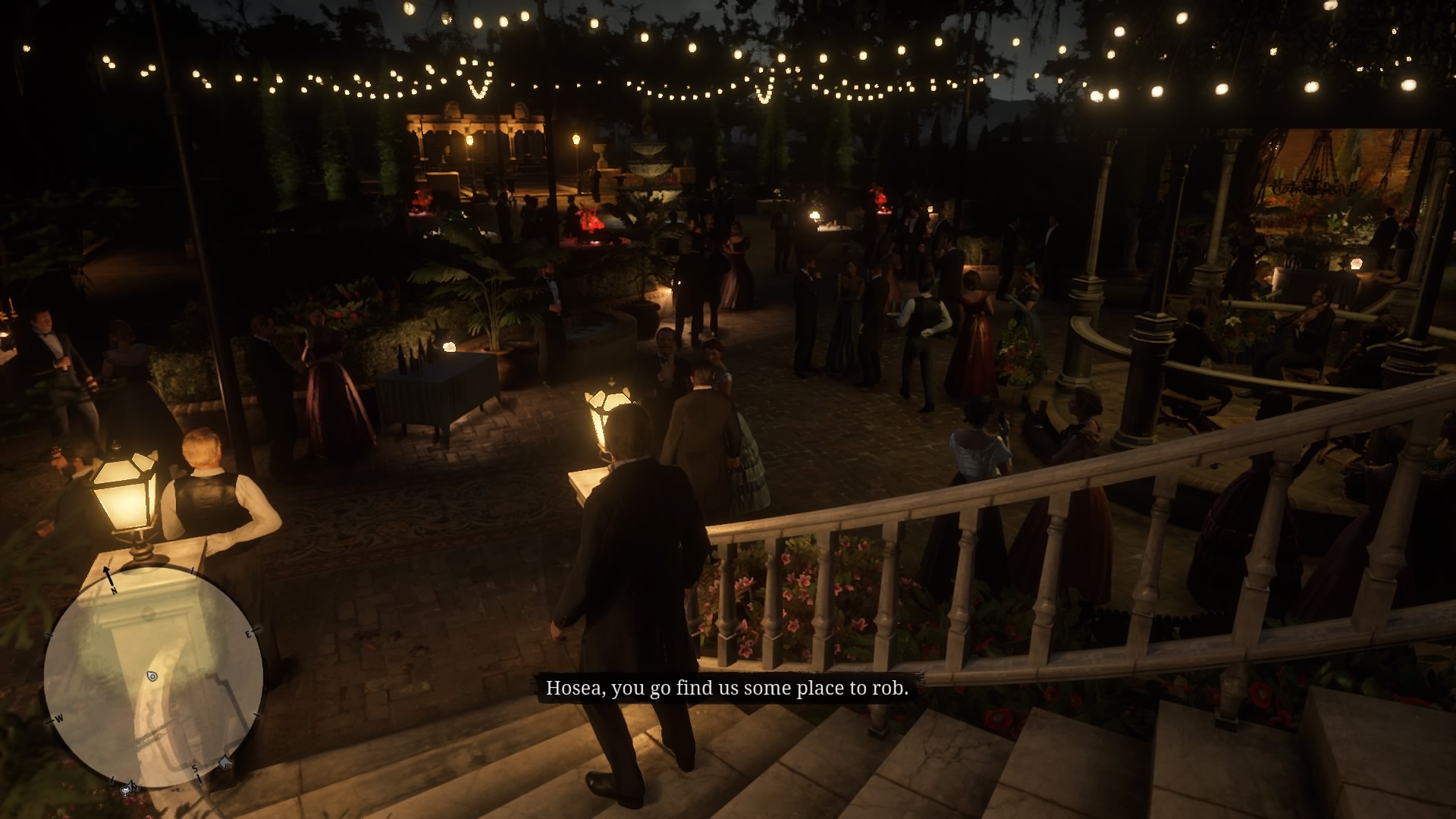Click the small lamp icon below the minimap
The height and width of the screenshot is (819, 1456).
point(126,790)
